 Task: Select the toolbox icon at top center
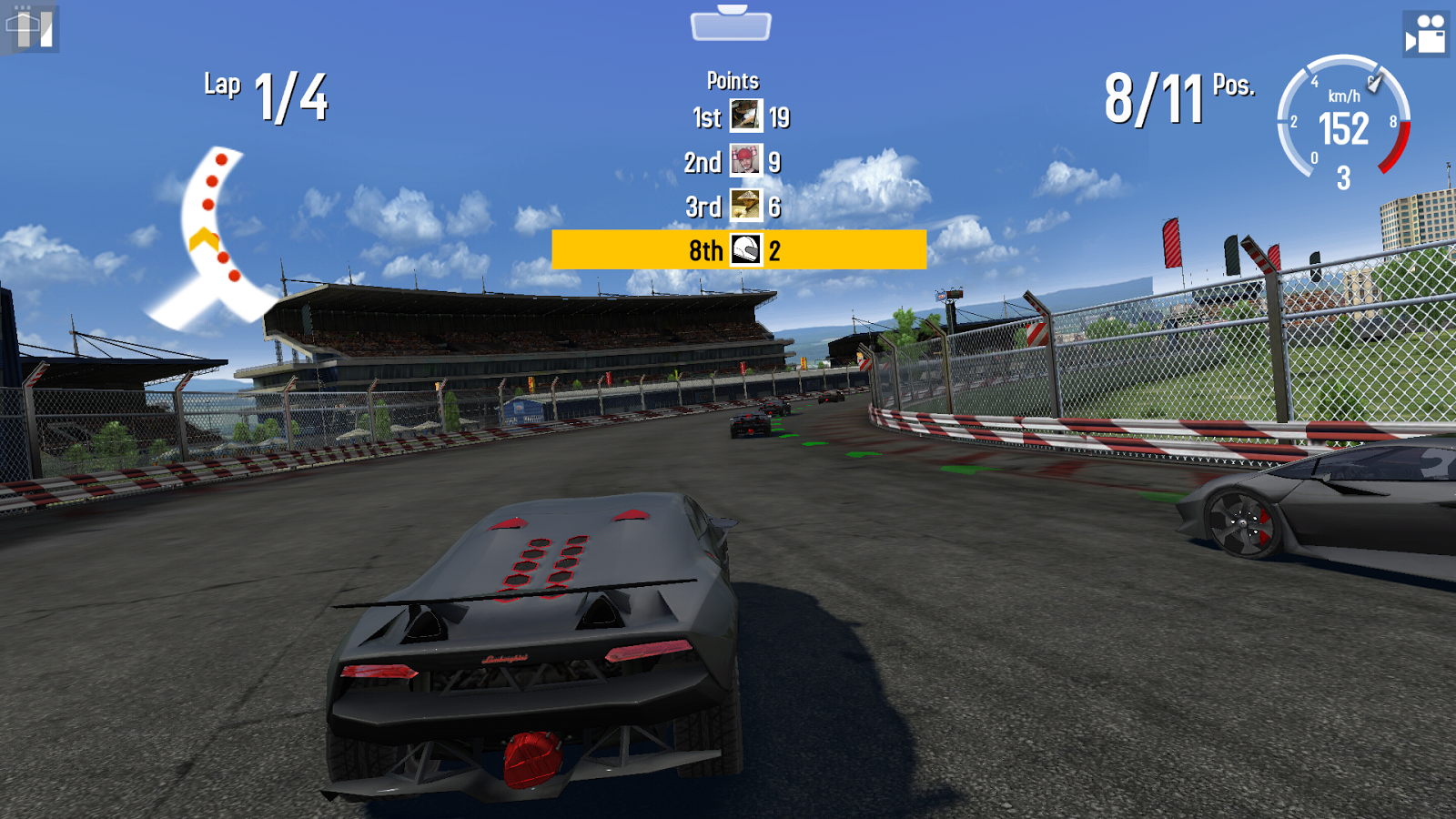click(x=729, y=27)
